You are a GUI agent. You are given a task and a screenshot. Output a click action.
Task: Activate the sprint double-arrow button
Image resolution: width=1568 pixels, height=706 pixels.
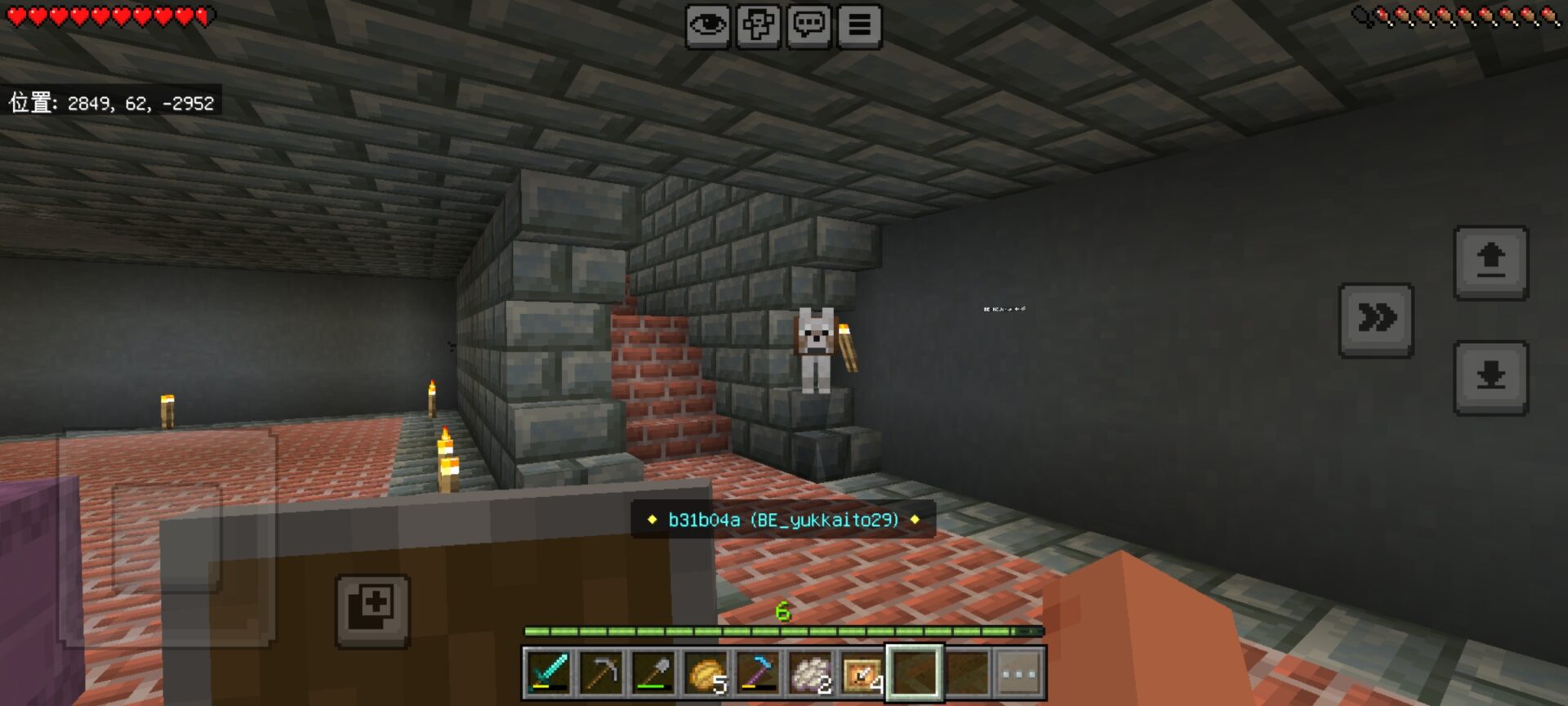(x=1376, y=319)
